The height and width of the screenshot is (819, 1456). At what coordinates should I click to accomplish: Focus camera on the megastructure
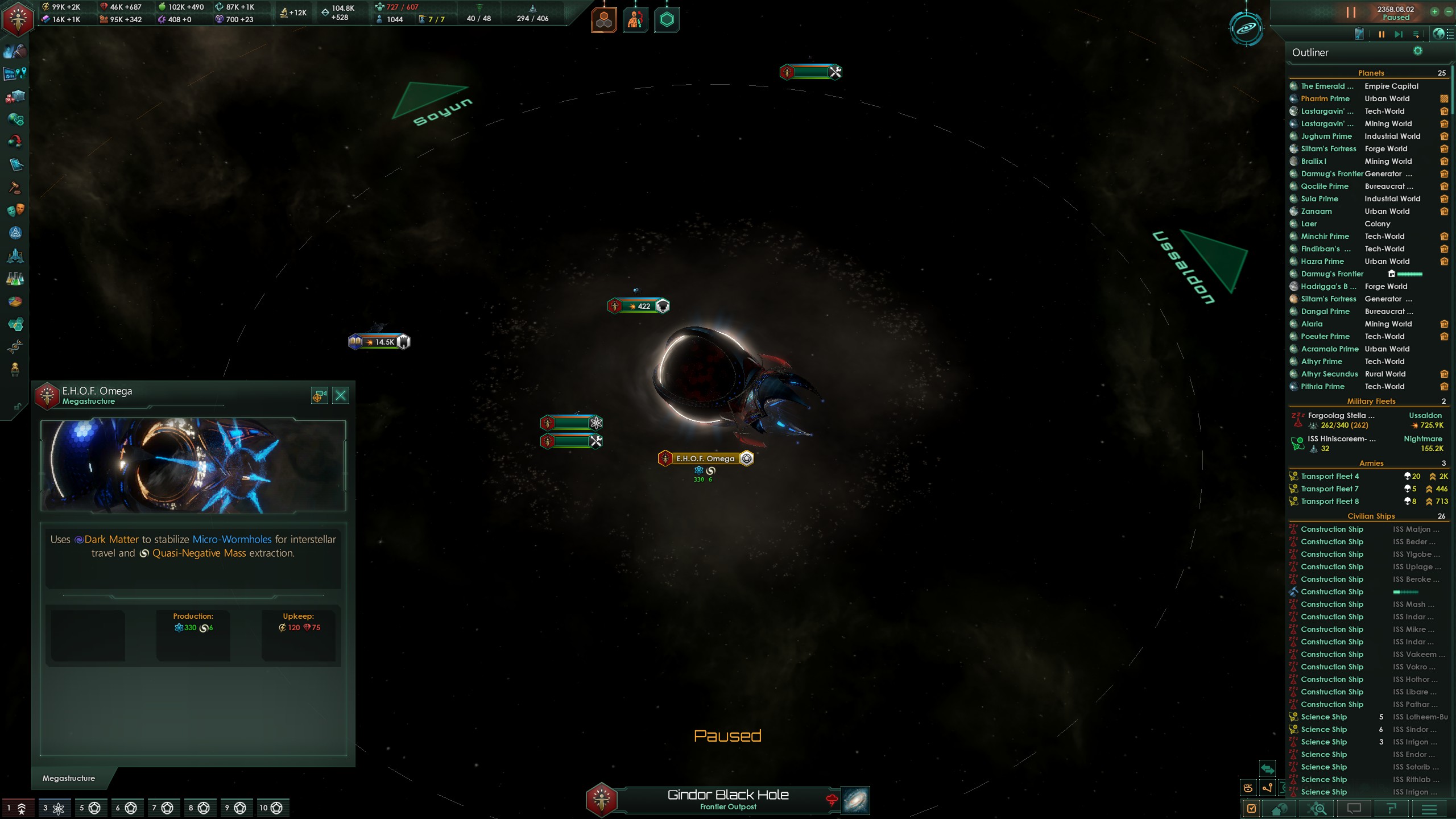coord(319,395)
